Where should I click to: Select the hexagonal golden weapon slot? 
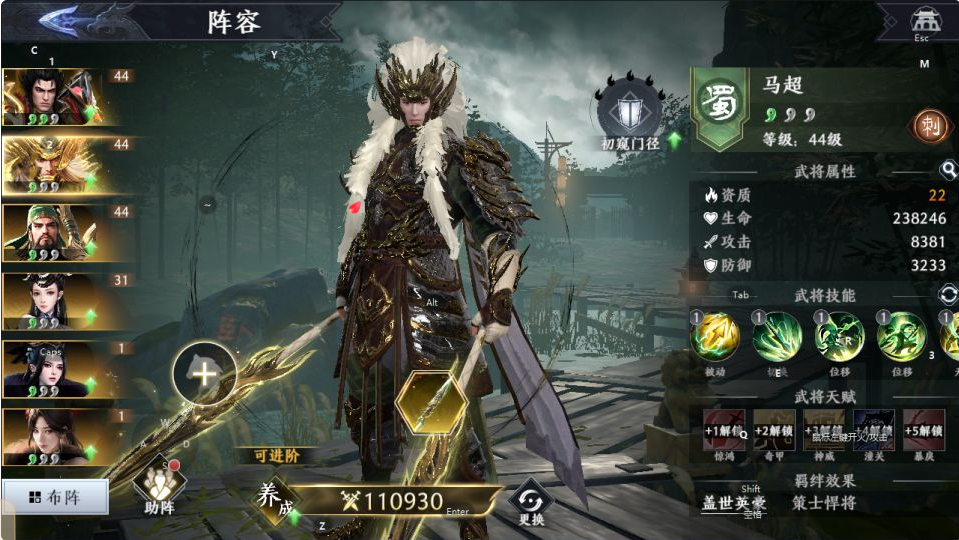pos(431,402)
